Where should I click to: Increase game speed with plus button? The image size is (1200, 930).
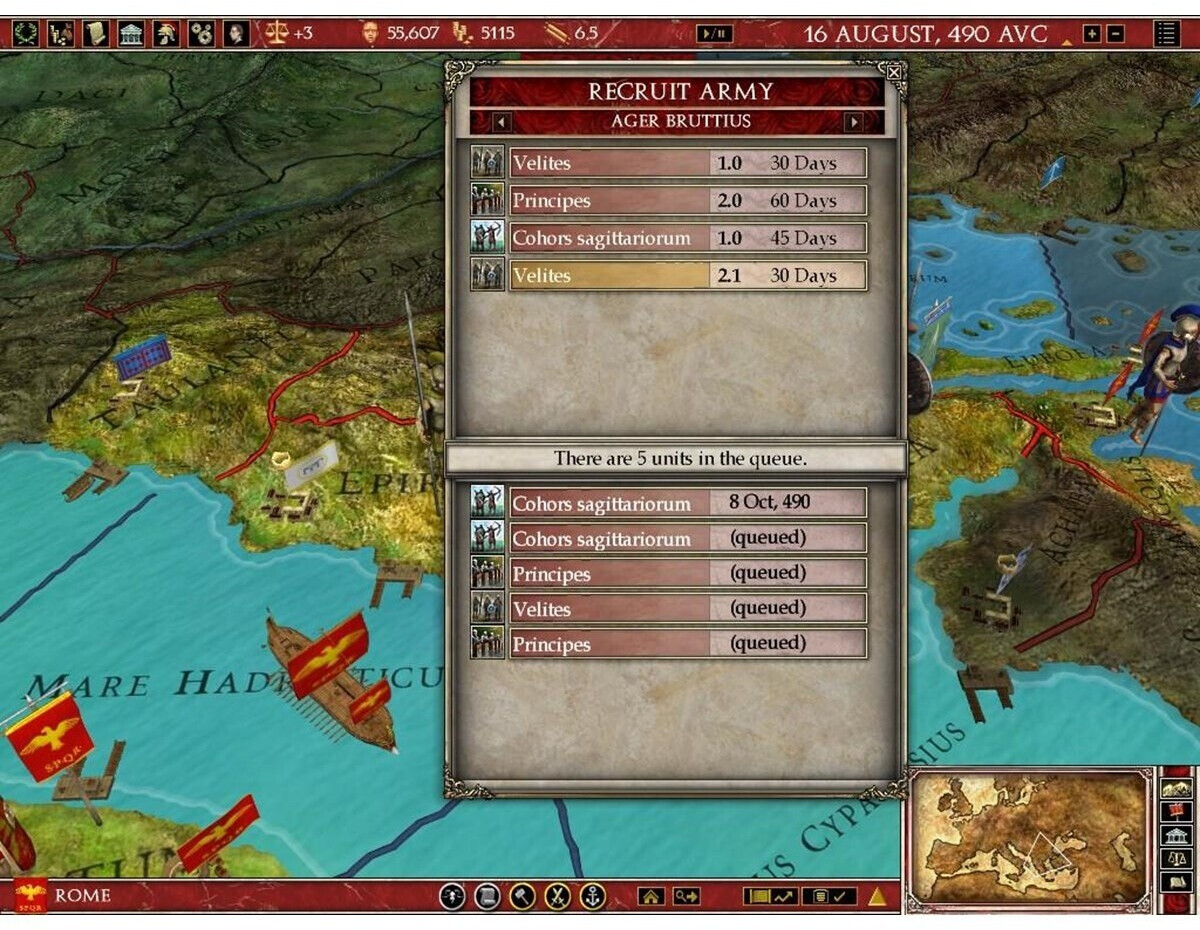(x=1092, y=34)
